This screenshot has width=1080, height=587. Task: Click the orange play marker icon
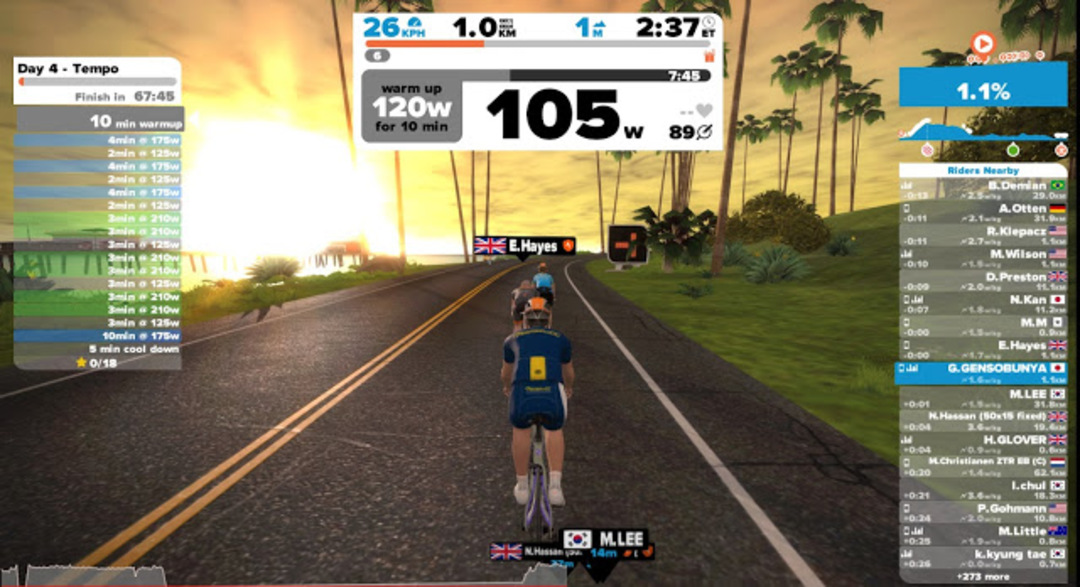click(x=983, y=44)
